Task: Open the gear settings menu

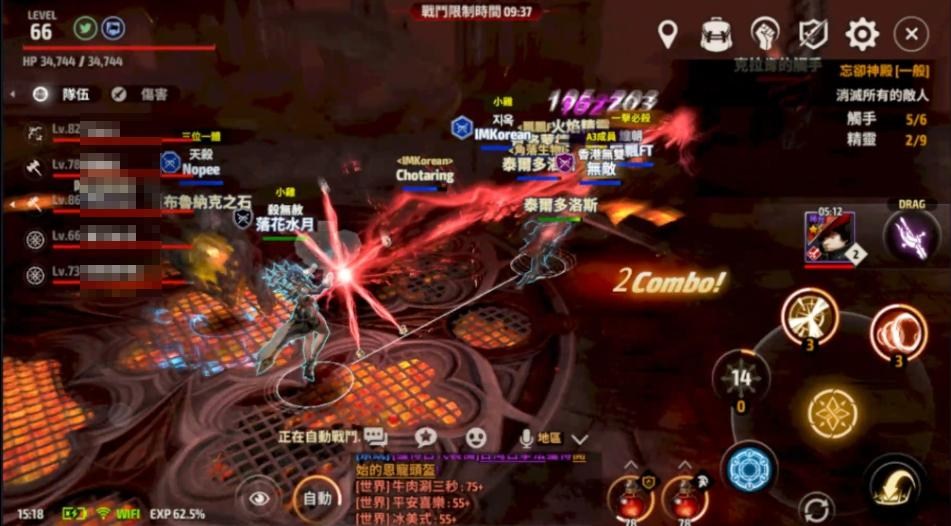Action: pyautogui.click(x=862, y=35)
